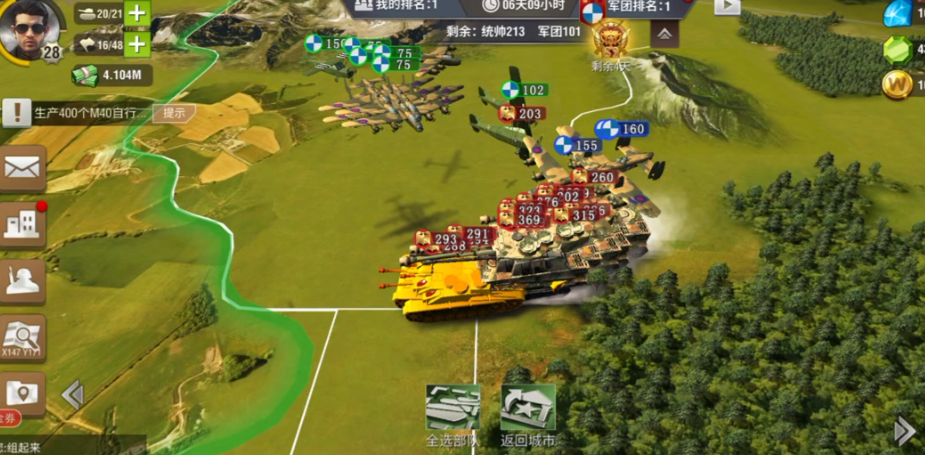Open the map coordinate search

[22, 338]
